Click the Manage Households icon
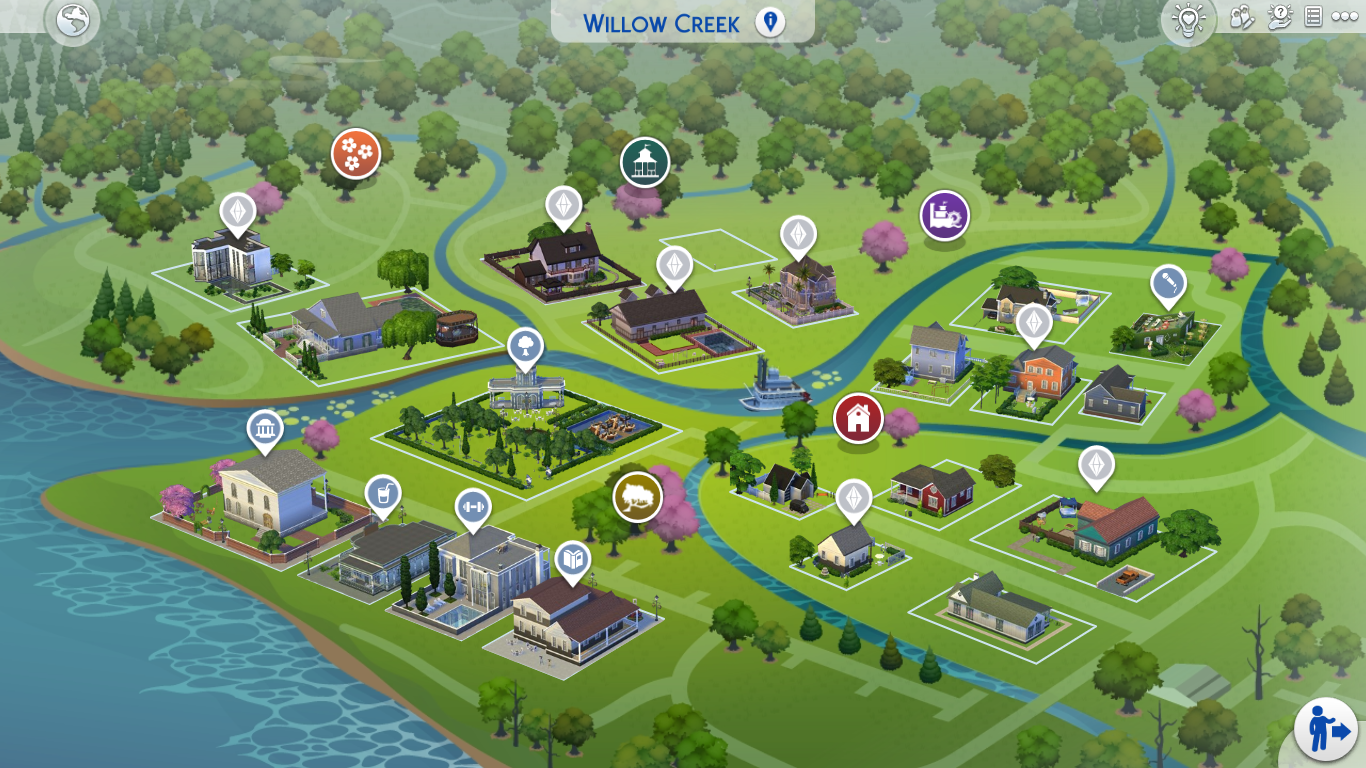 (1239, 17)
